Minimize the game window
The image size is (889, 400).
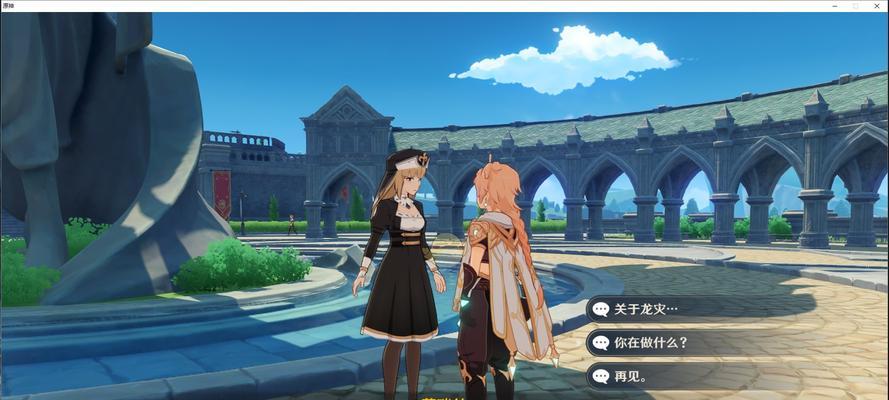tap(834, 6)
